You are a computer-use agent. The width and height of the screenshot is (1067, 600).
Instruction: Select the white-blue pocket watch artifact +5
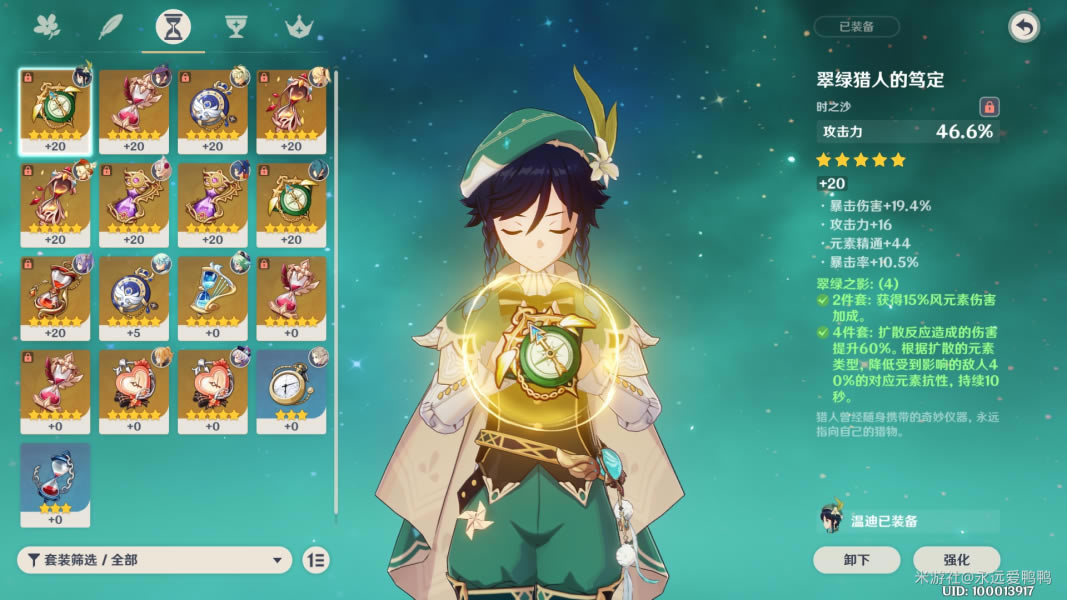click(x=134, y=297)
